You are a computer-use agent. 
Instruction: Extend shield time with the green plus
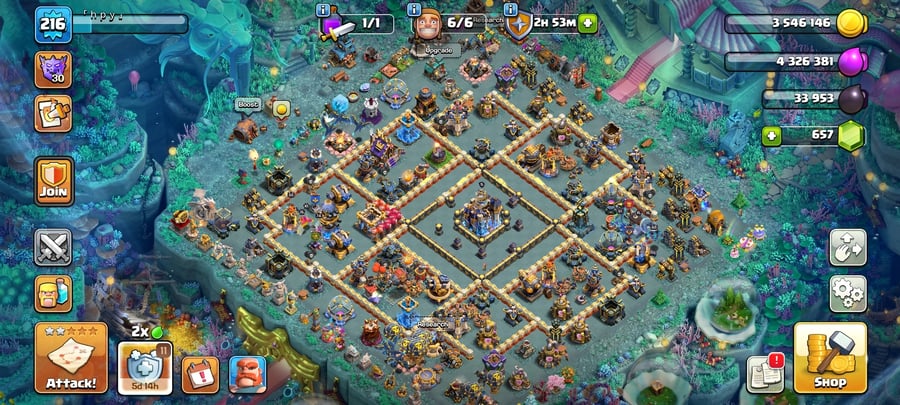pos(587,22)
